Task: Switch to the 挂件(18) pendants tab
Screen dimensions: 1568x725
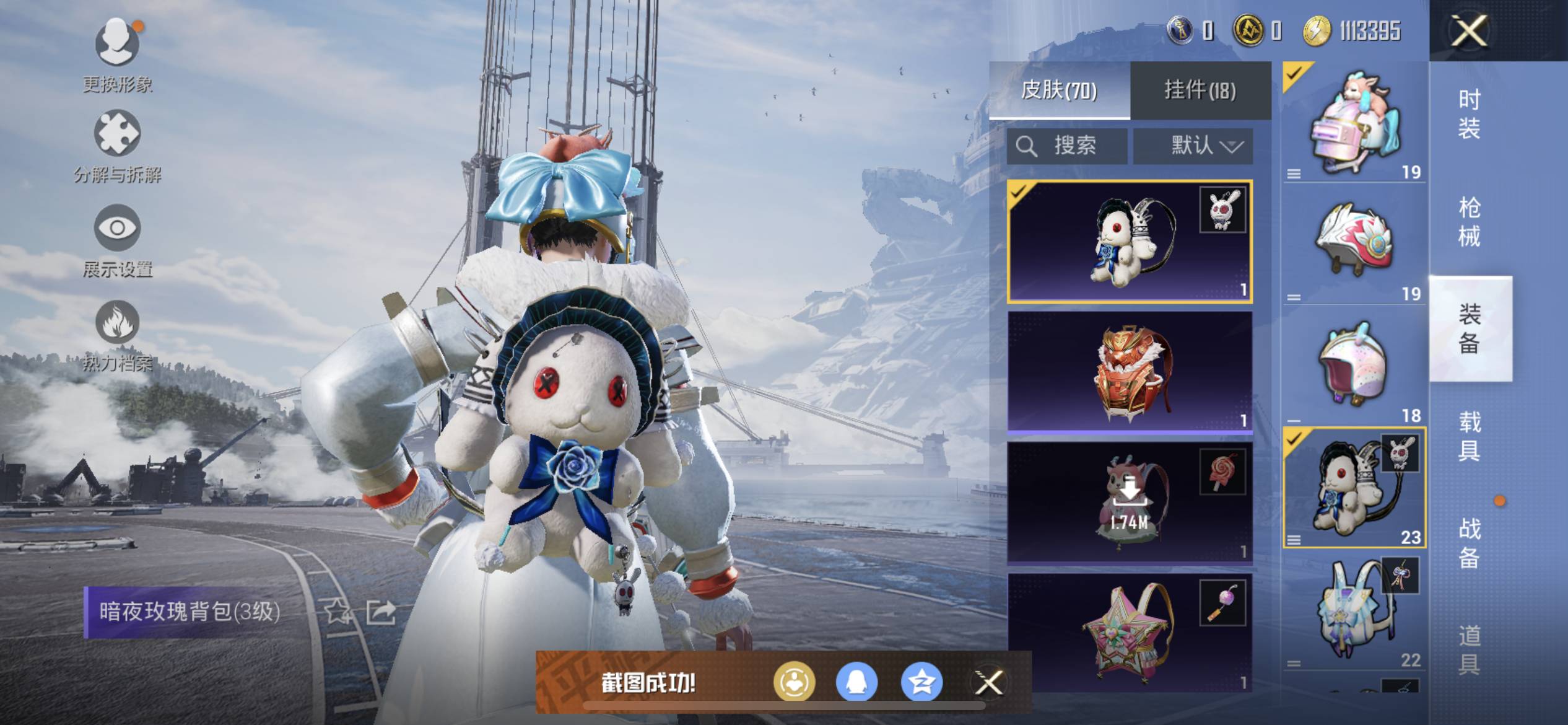Action: (1200, 90)
